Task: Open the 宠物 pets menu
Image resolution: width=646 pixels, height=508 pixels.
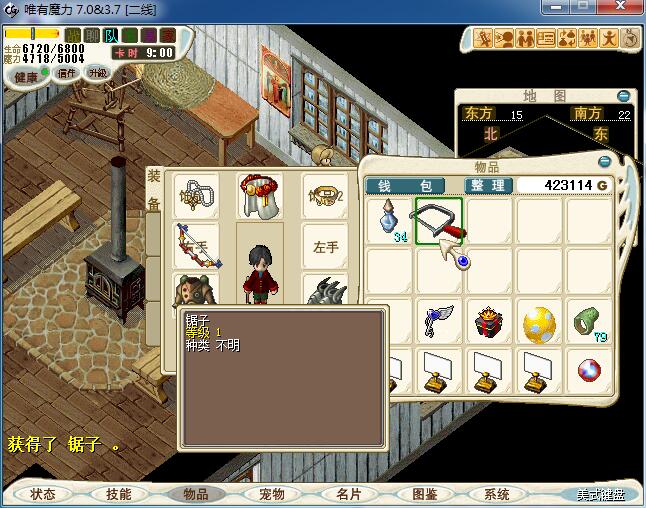Action: pyautogui.click(x=271, y=494)
